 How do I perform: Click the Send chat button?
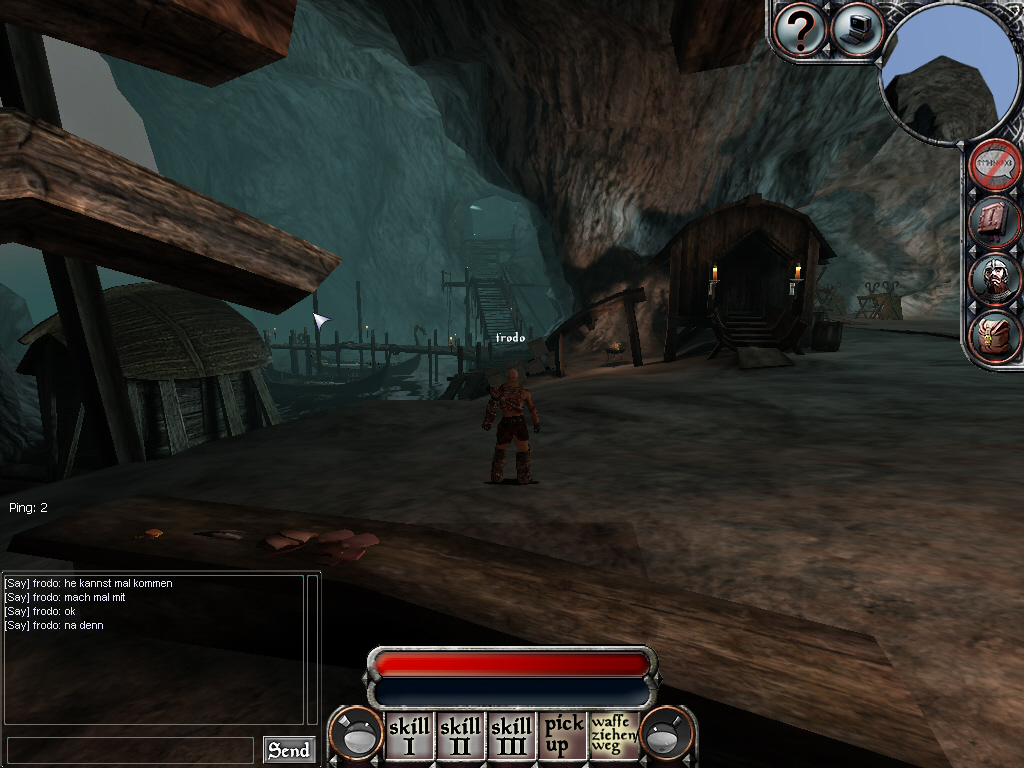coord(289,750)
